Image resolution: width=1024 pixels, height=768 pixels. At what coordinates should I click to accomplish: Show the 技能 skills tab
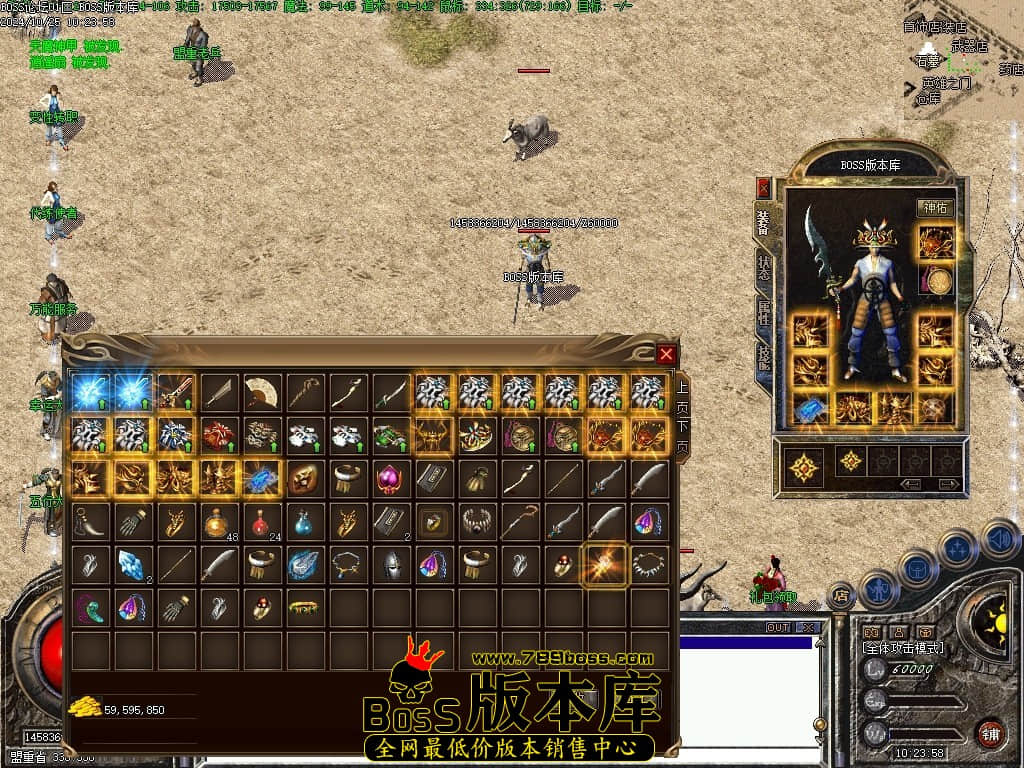click(764, 357)
